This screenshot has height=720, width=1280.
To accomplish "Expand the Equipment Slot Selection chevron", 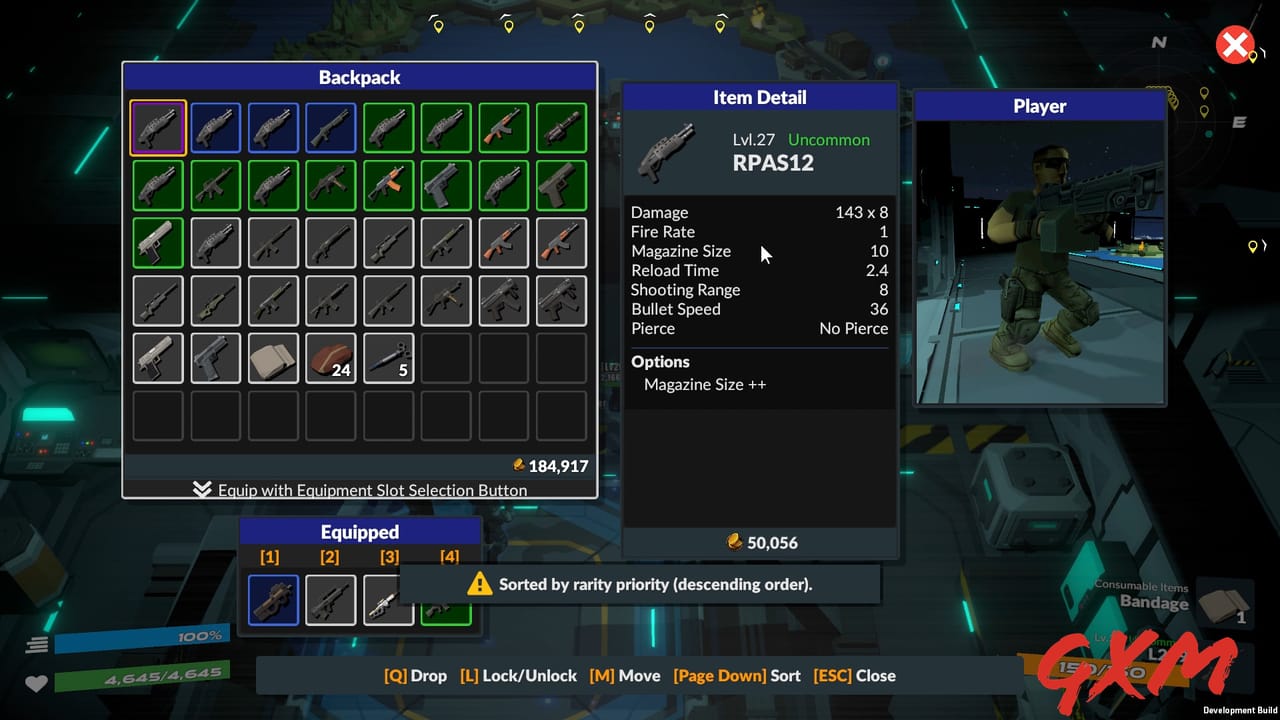I will point(202,490).
